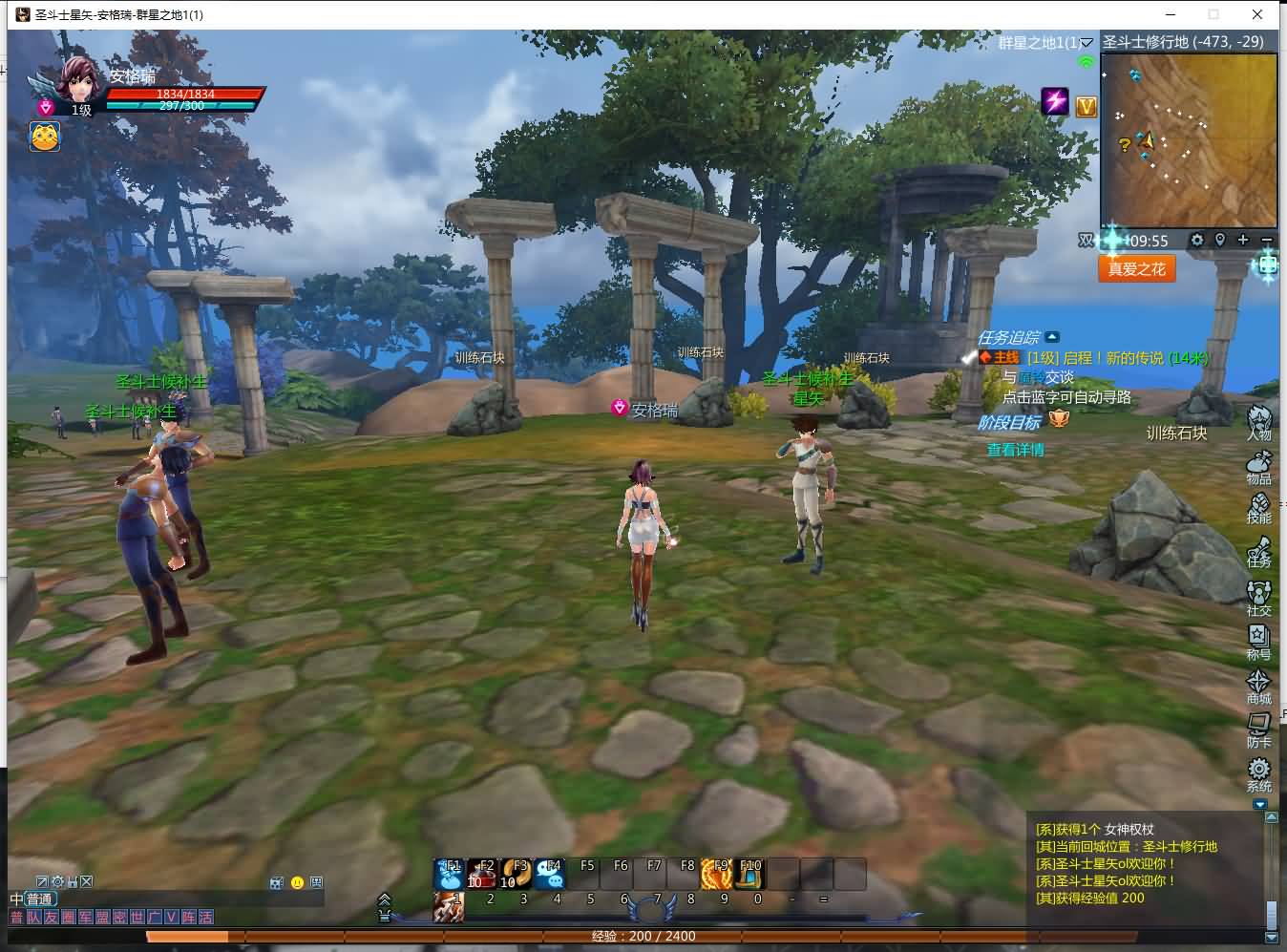
Task: Click the 真爱之花 event button
Action: point(1136,269)
